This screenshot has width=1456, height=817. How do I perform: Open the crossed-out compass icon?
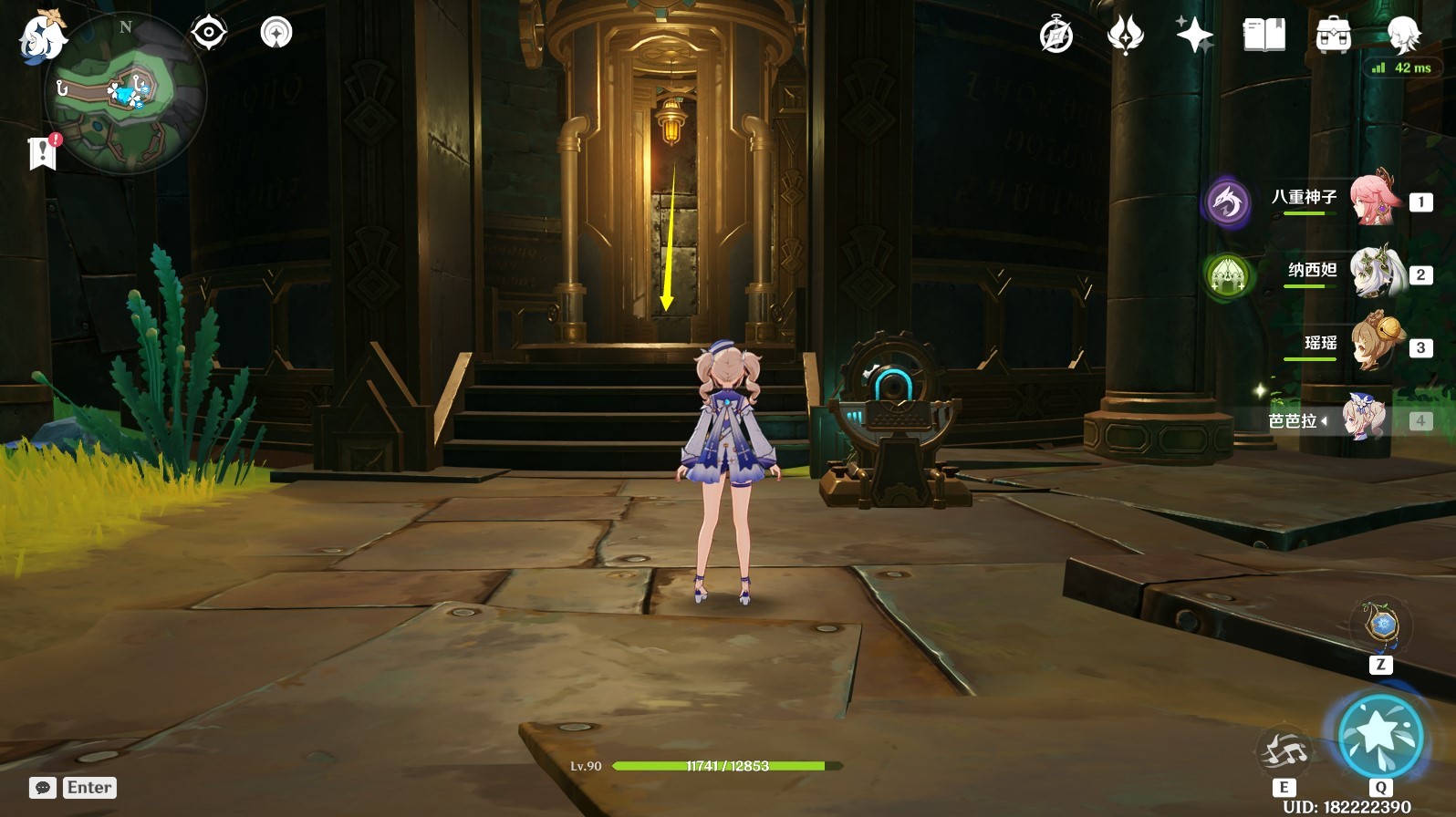point(1056,36)
